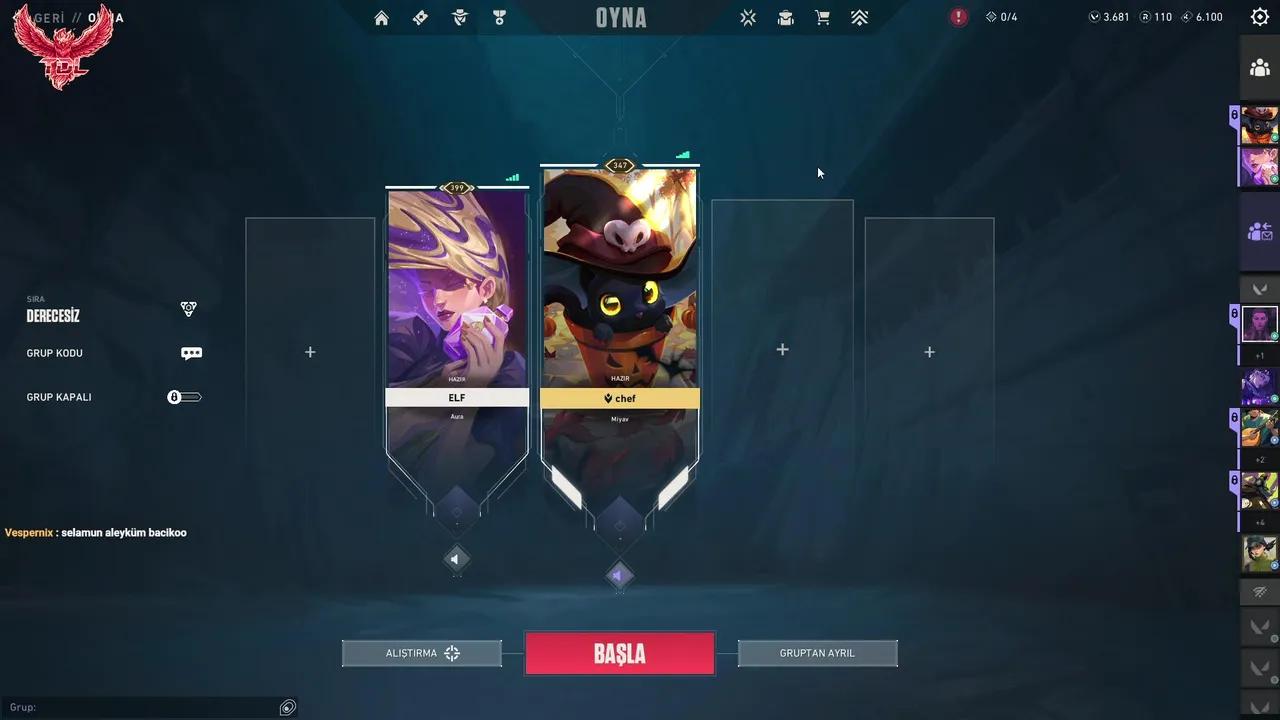The width and height of the screenshot is (1280, 720).
Task: Select the OYNA tab
Action: click(x=620, y=17)
